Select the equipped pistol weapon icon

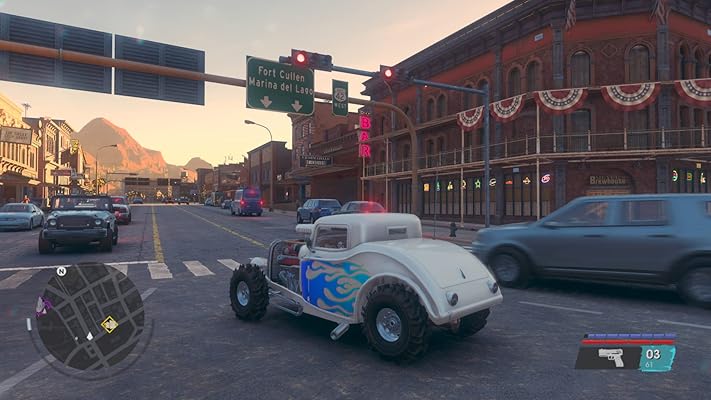pyautogui.click(x=610, y=357)
